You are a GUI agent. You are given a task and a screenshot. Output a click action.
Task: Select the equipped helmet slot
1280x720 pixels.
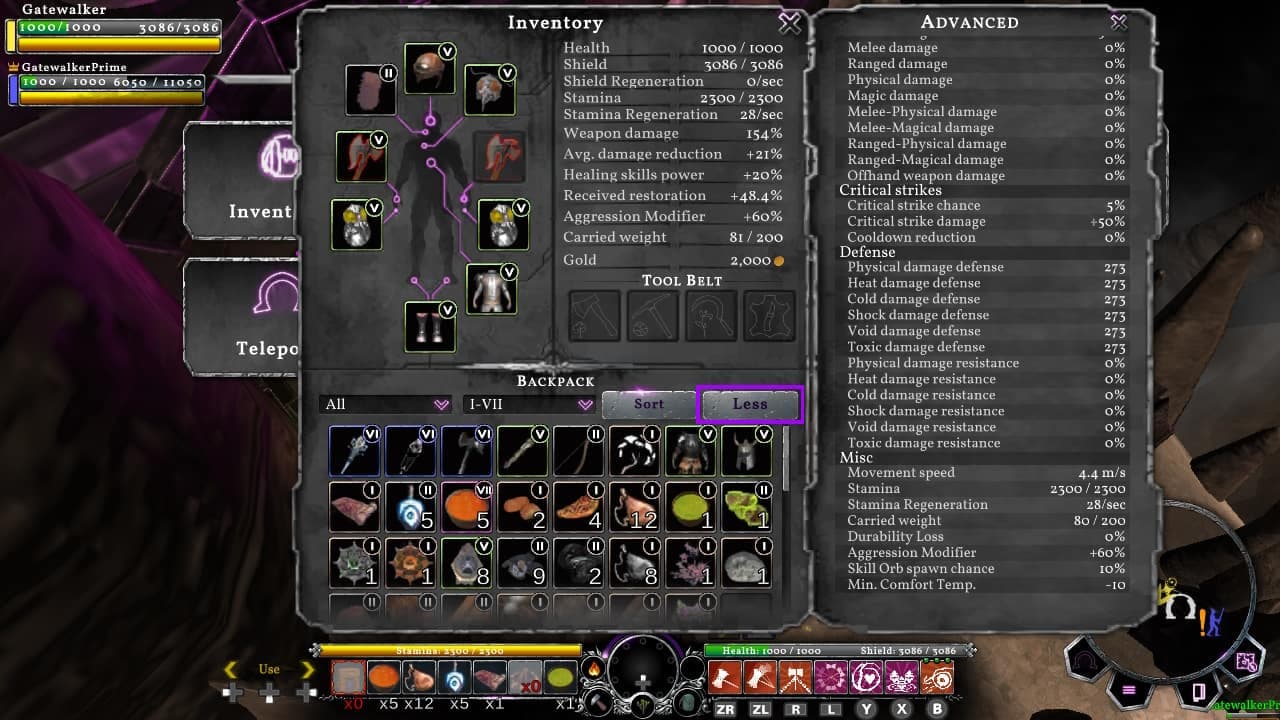pyautogui.click(x=429, y=72)
